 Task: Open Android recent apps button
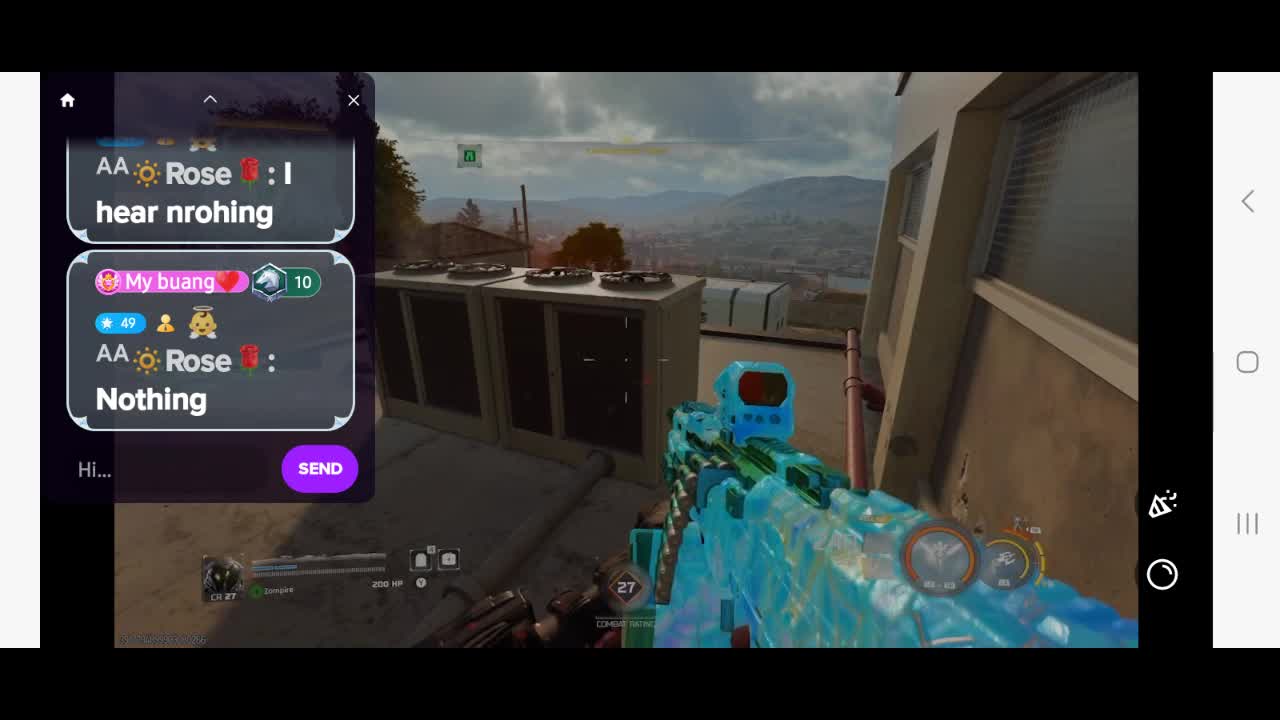point(1247,523)
